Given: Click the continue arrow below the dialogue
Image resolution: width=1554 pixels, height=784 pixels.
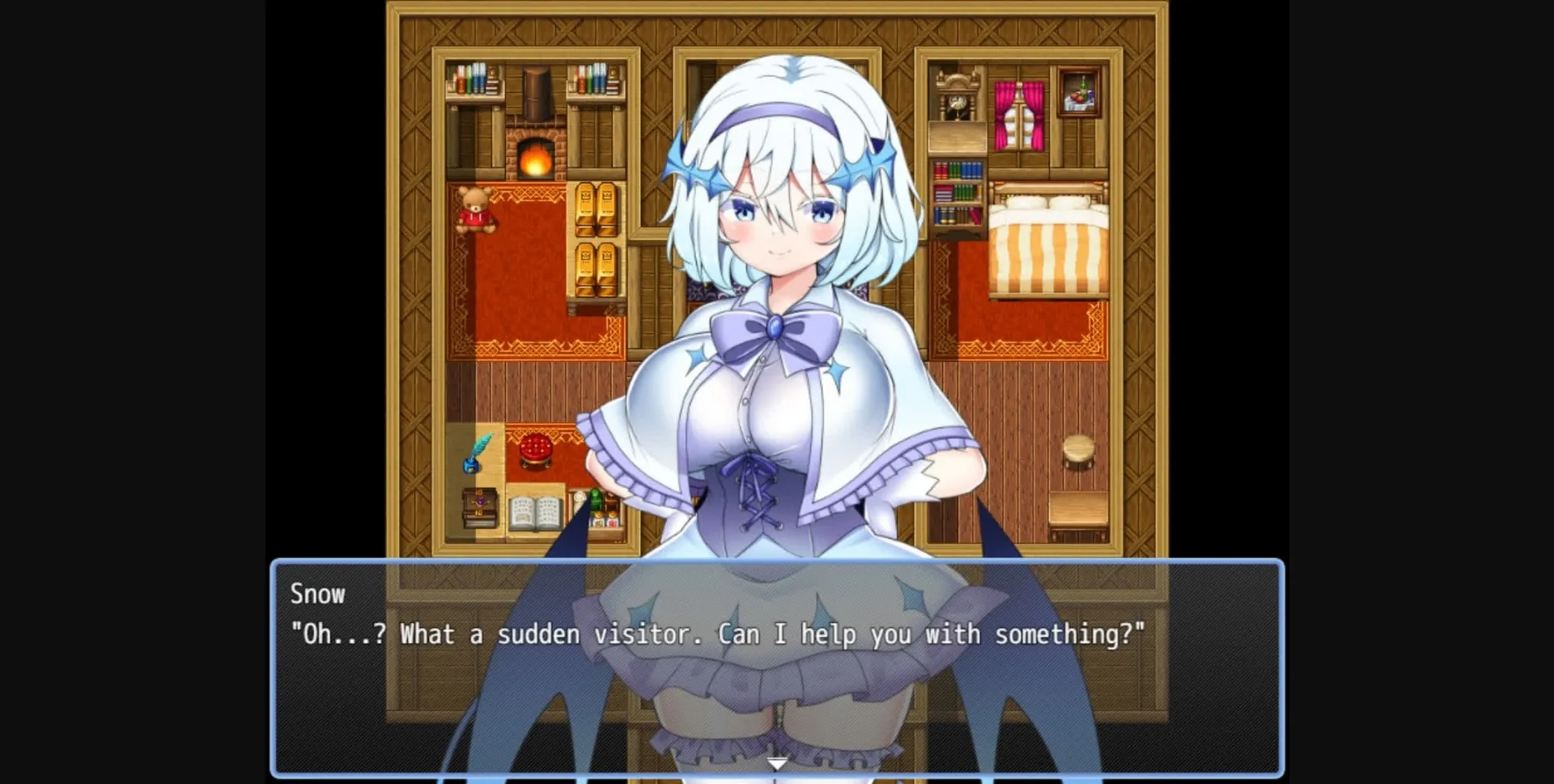Looking at the screenshot, I should point(777,761).
